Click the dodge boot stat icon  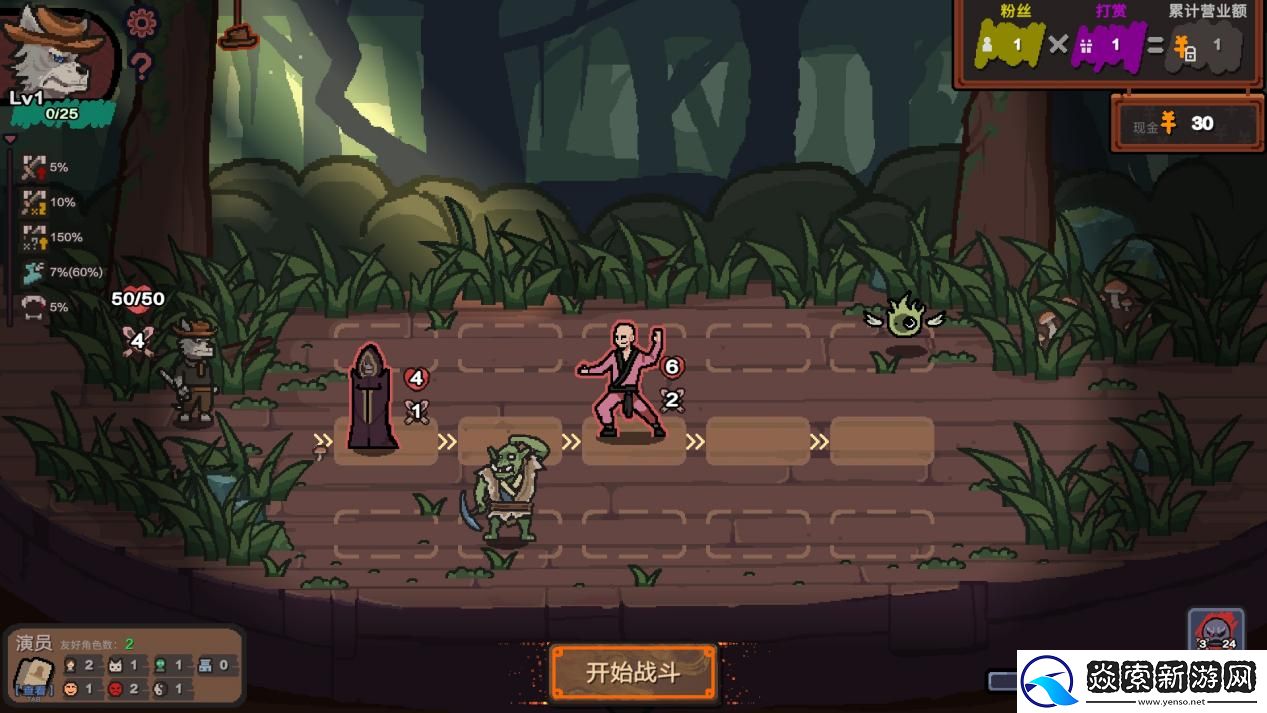click(34, 271)
